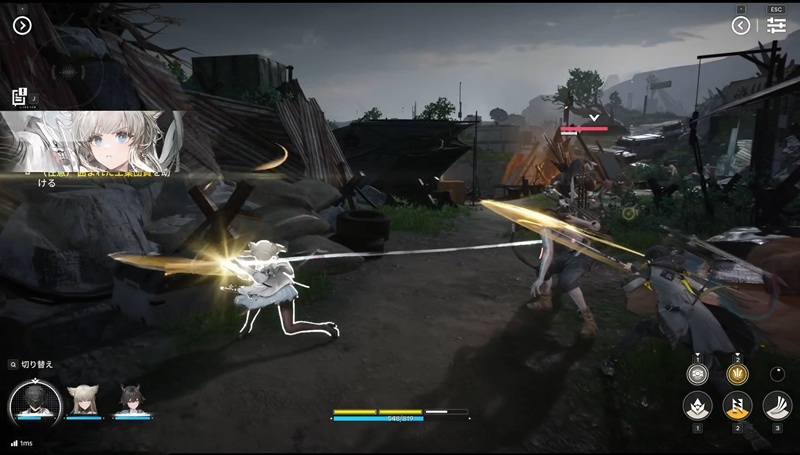Open the settings sliders menu
This screenshot has width=800, height=455.
coord(777,26)
